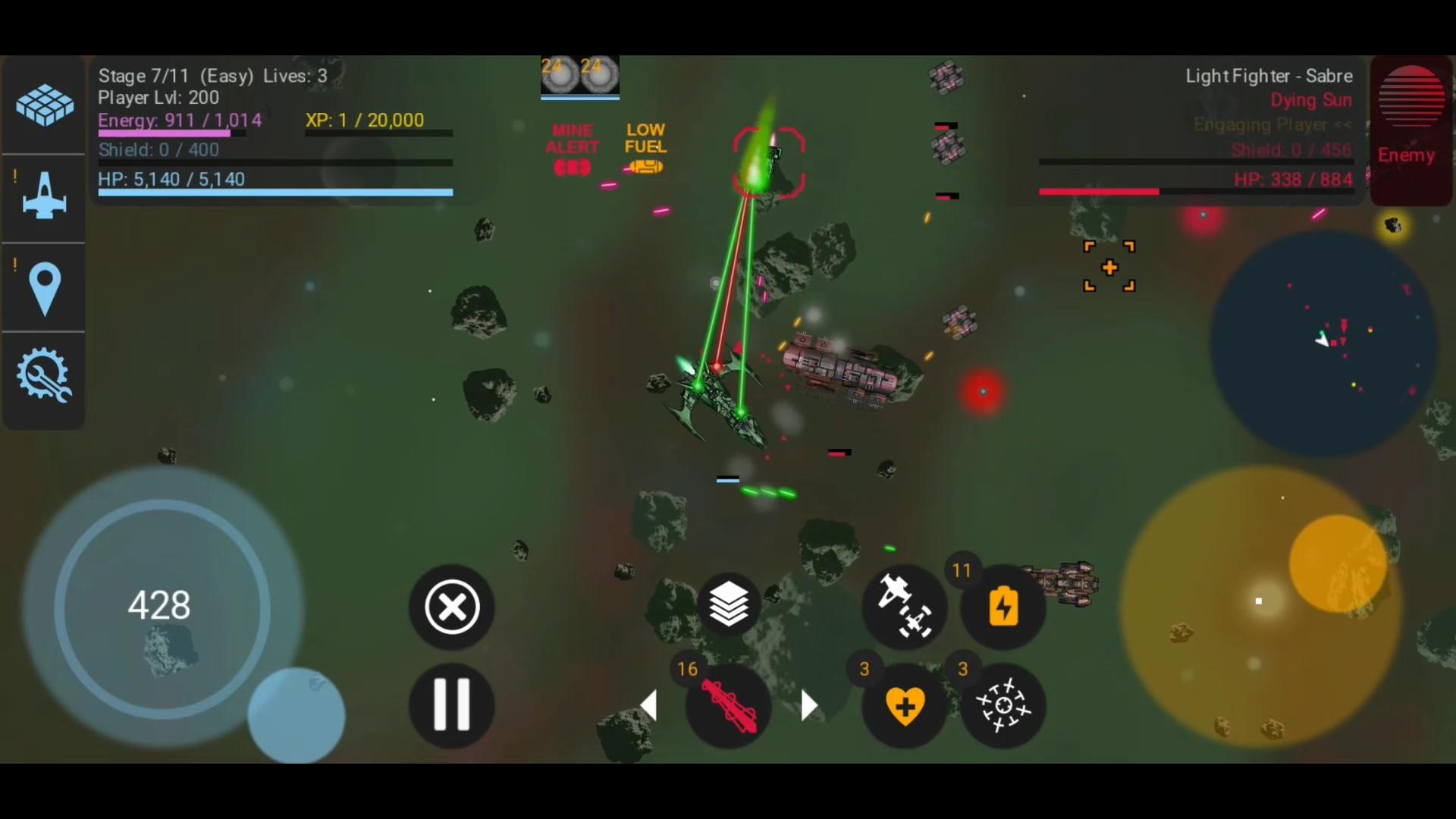Open the repair wrench settings menu
1456x819 pixels.
click(43, 375)
